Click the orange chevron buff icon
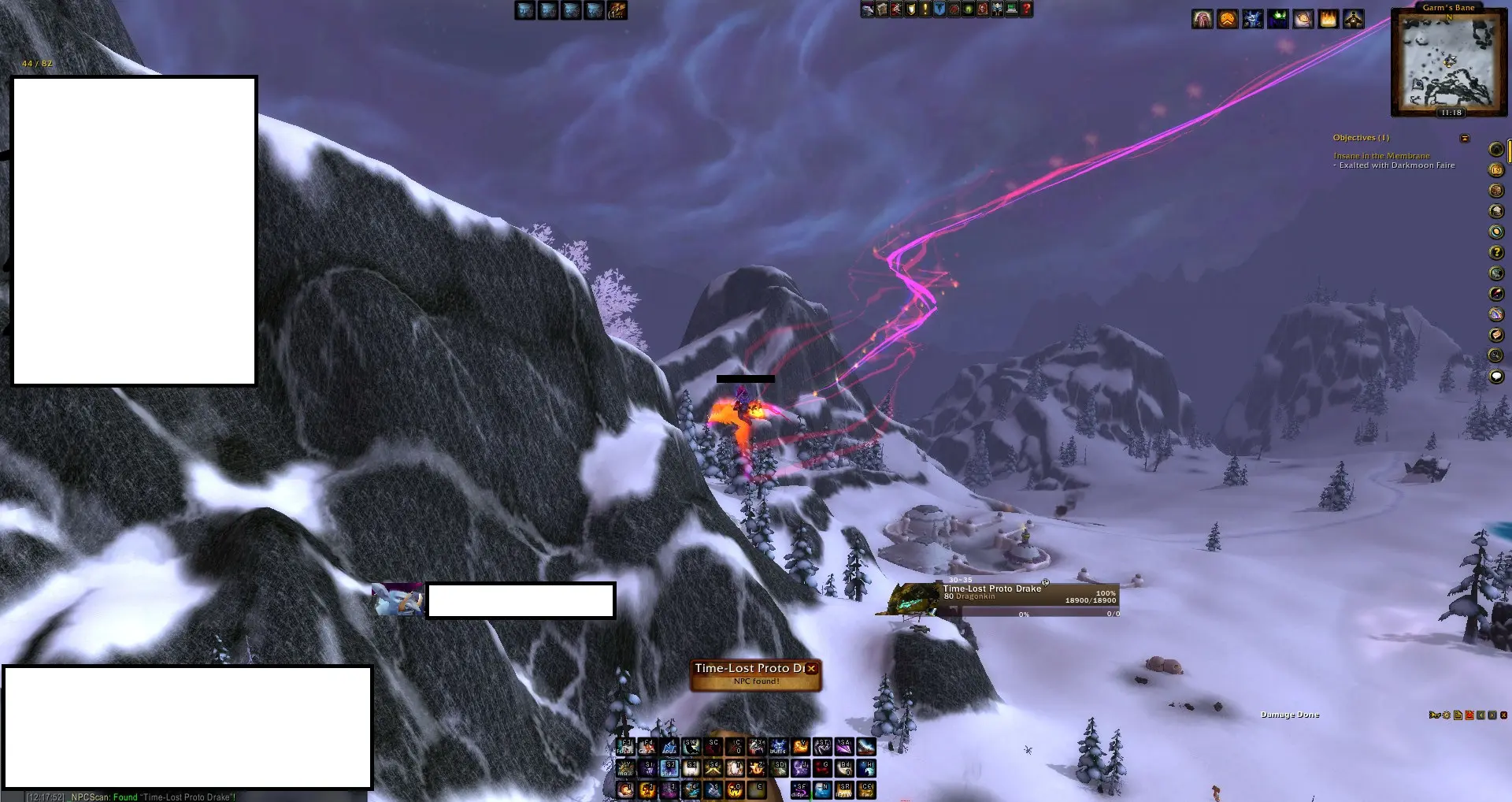The width and height of the screenshot is (1512, 802). (x=1228, y=19)
